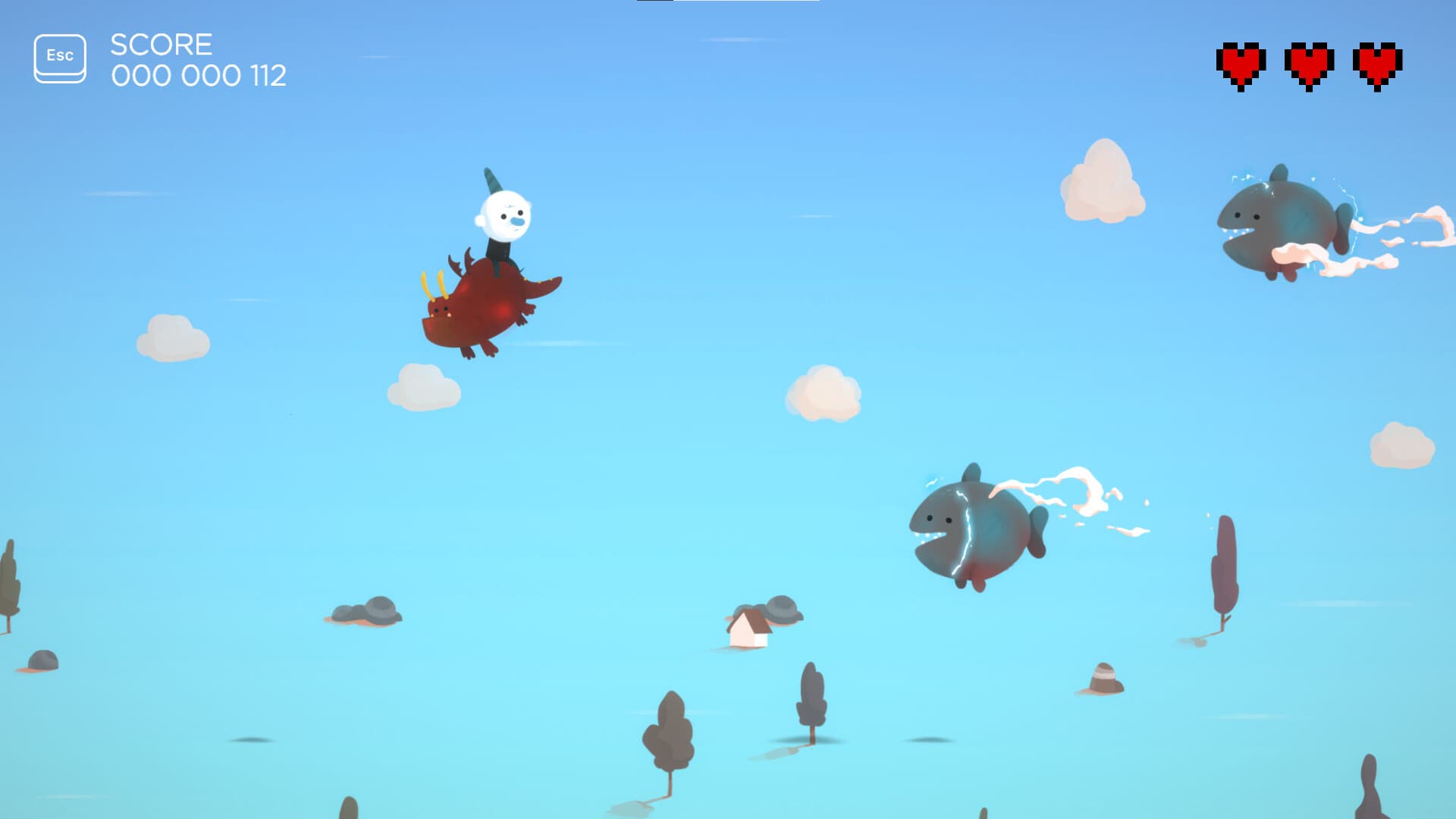Click the SCORE label
The width and height of the screenshot is (1456, 819).
pyautogui.click(x=161, y=44)
